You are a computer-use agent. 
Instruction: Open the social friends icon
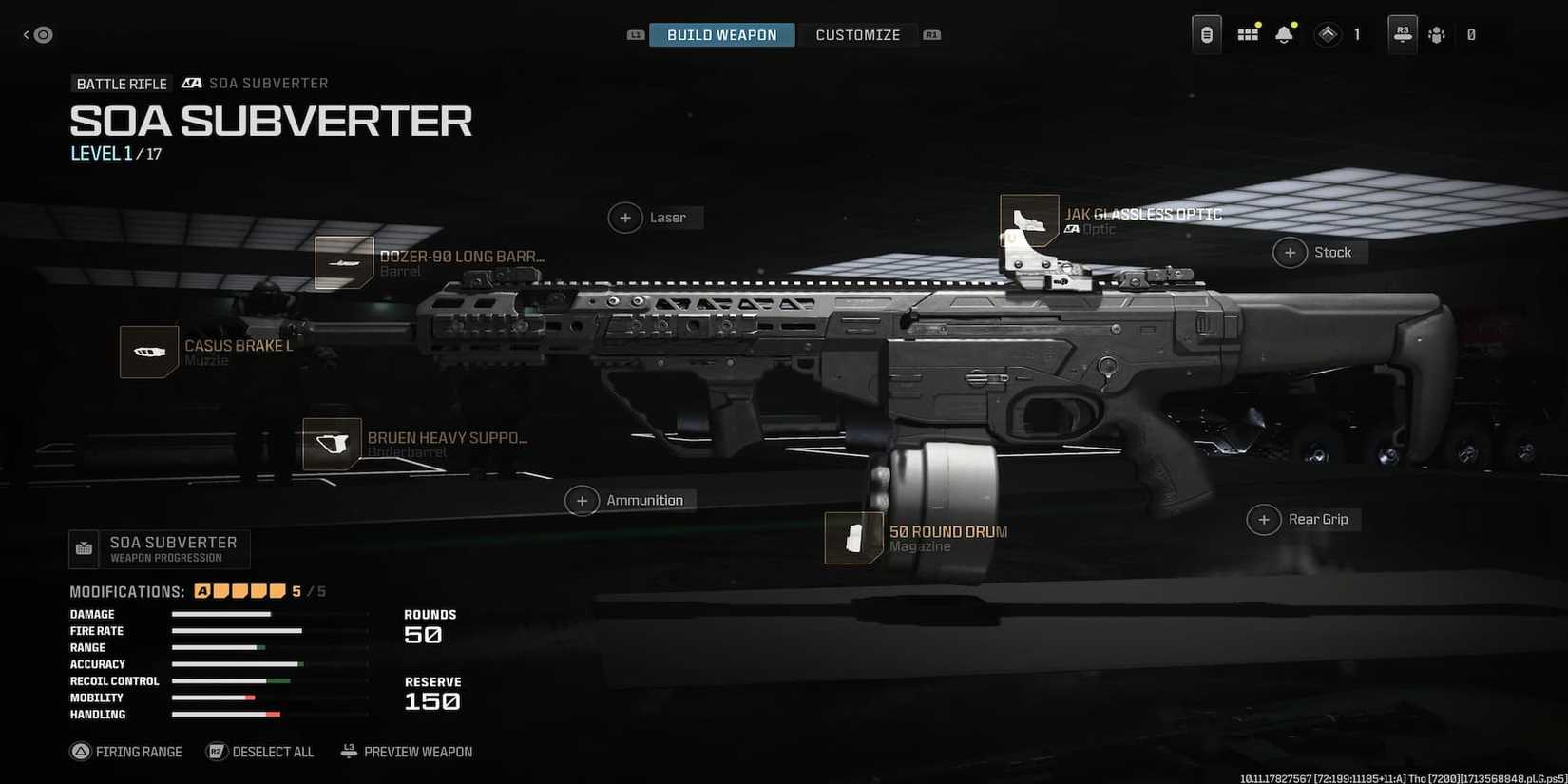pyautogui.click(x=1436, y=34)
